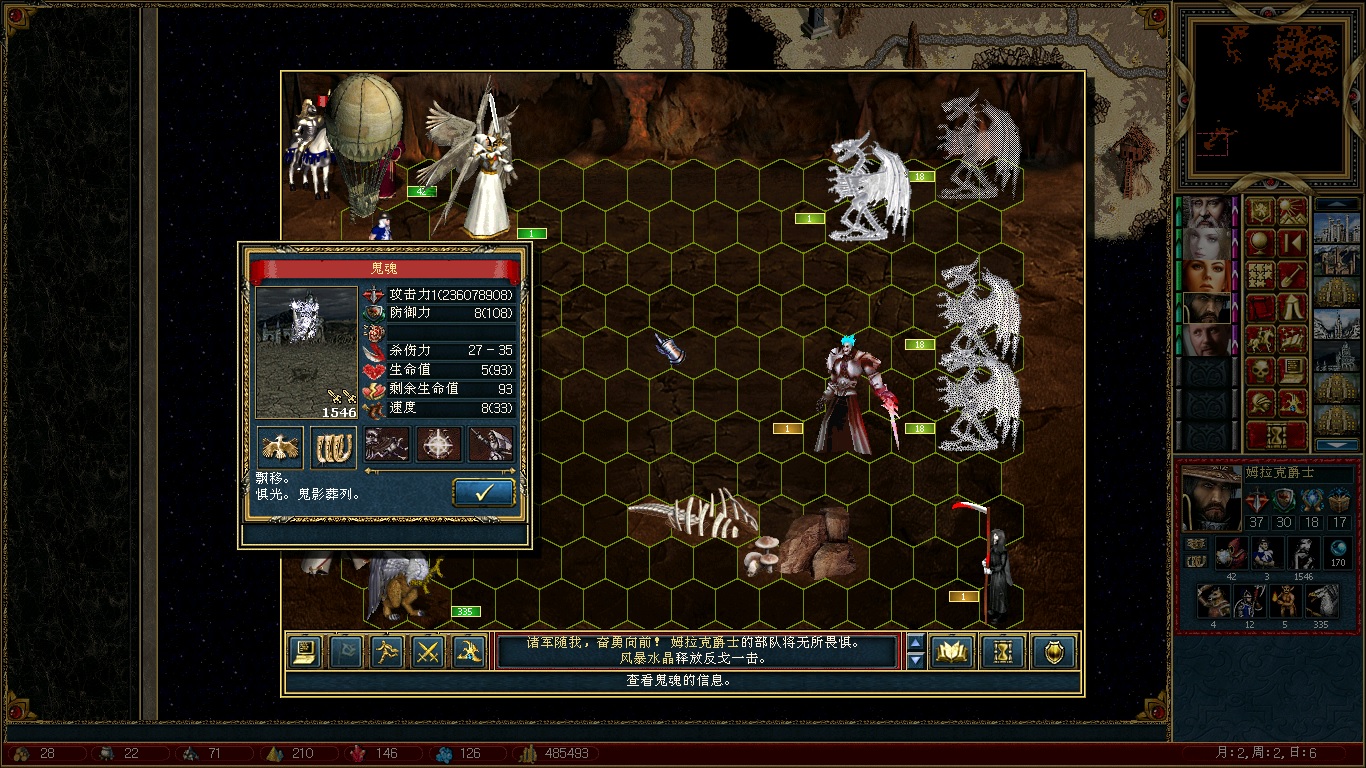Click the hourglass wait button
Screen dimensions: 1366x768
click(1003, 652)
